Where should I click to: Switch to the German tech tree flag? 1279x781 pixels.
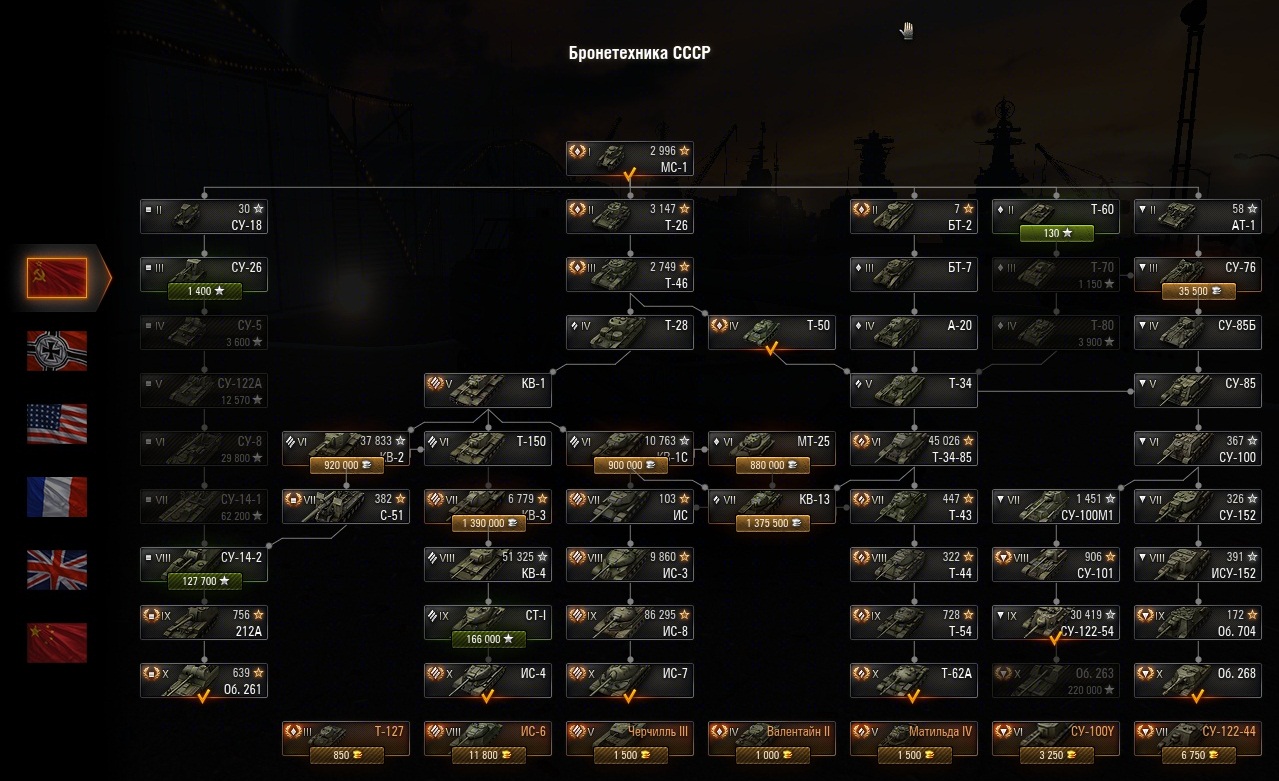[57, 351]
